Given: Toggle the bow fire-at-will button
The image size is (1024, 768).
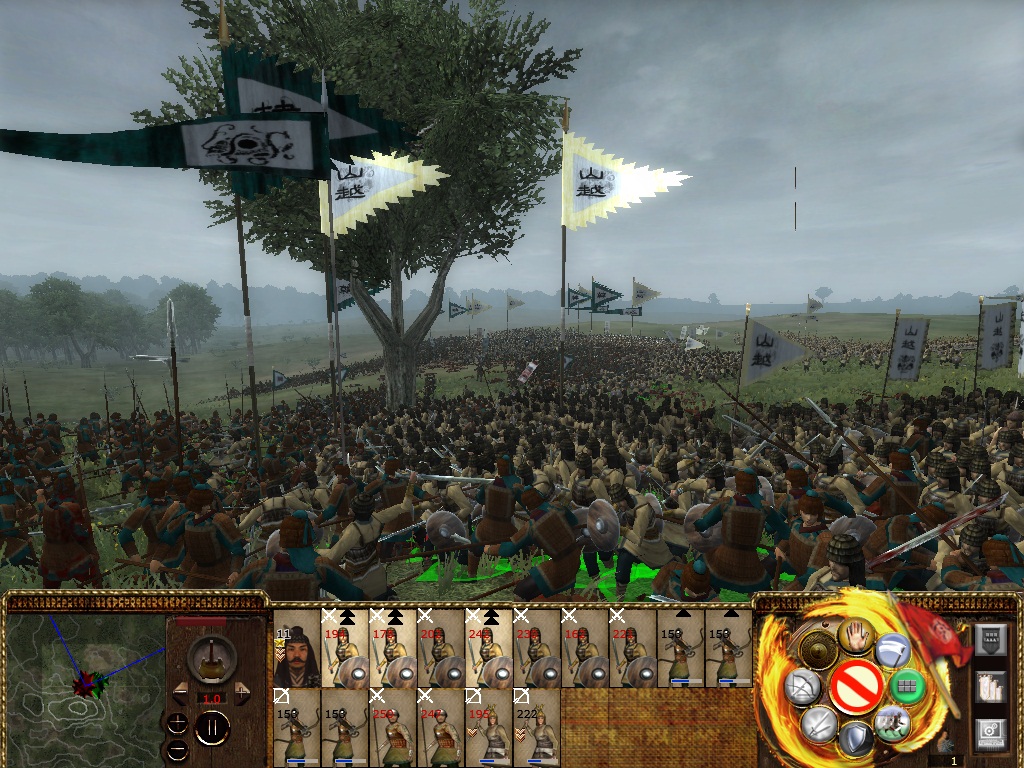Looking at the screenshot, I should pos(803,686).
